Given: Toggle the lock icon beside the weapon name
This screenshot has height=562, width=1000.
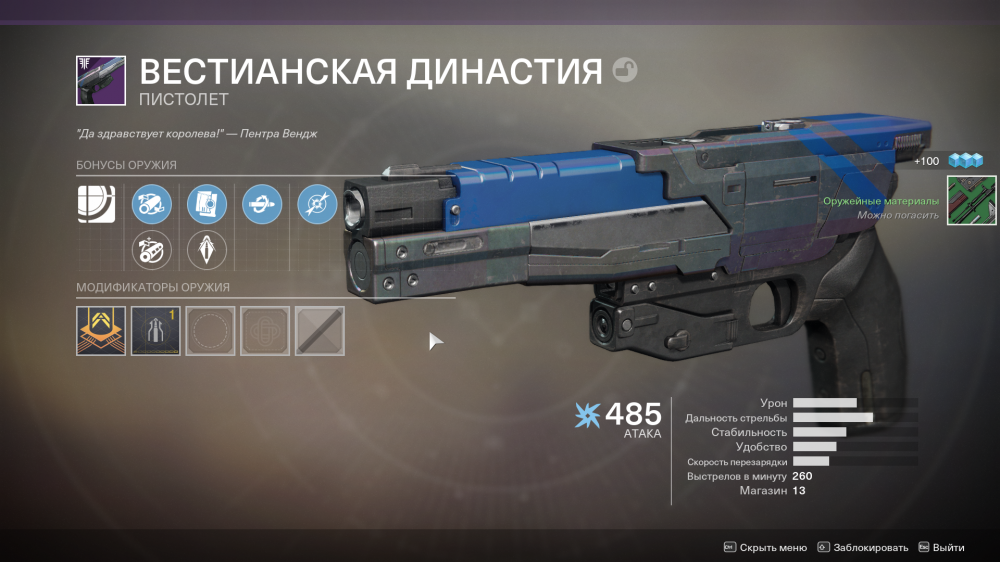Looking at the screenshot, I should click(625, 71).
